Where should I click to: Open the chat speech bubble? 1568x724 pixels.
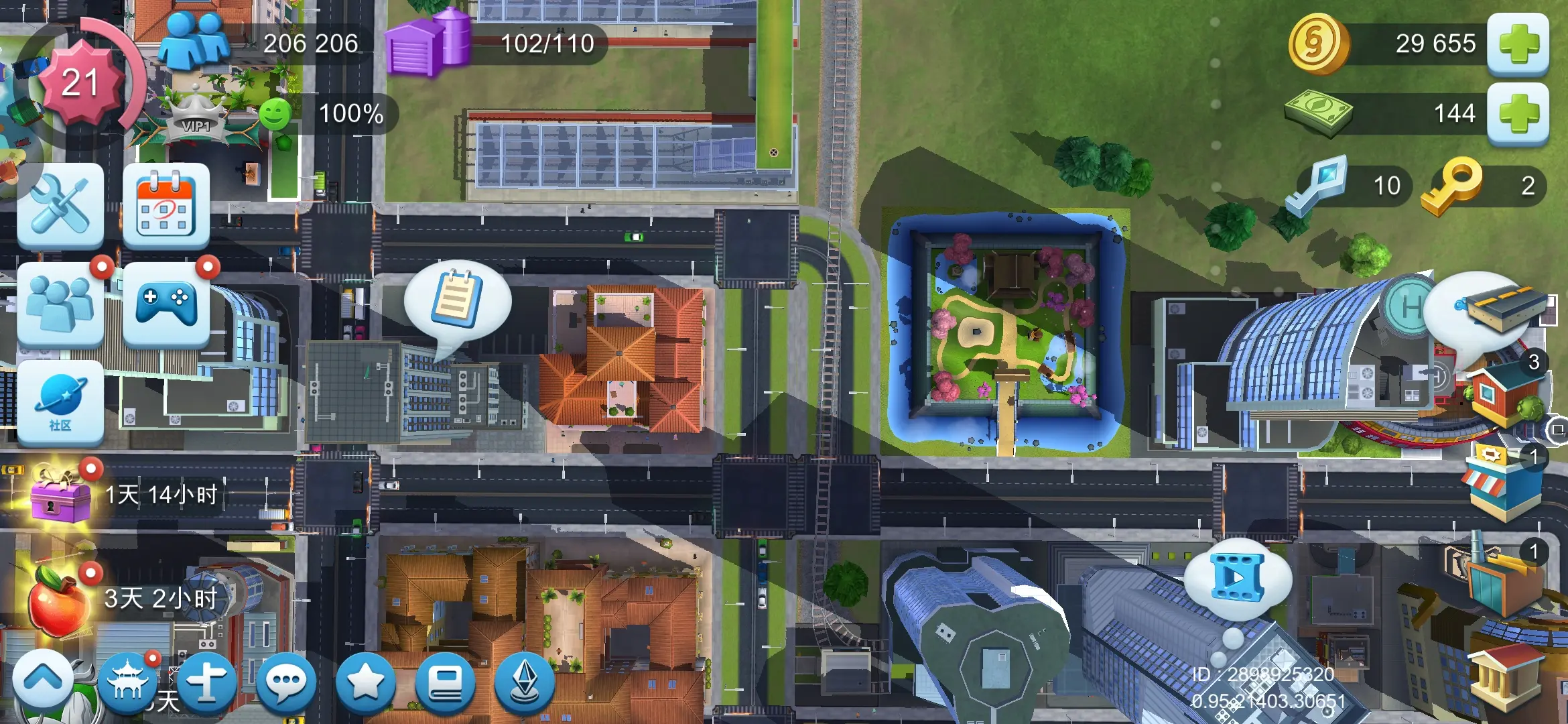(x=286, y=682)
